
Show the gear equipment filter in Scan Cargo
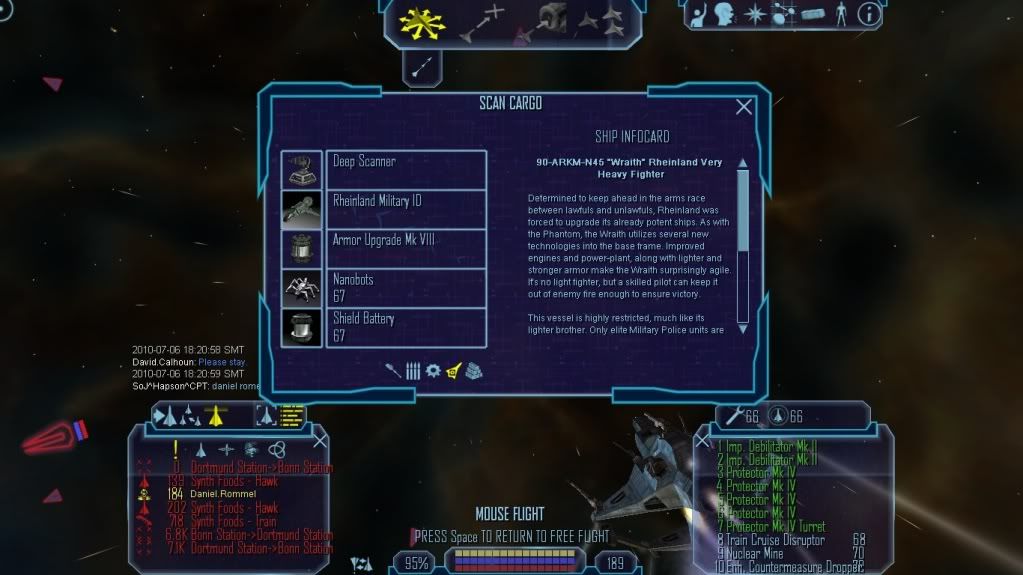click(433, 370)
